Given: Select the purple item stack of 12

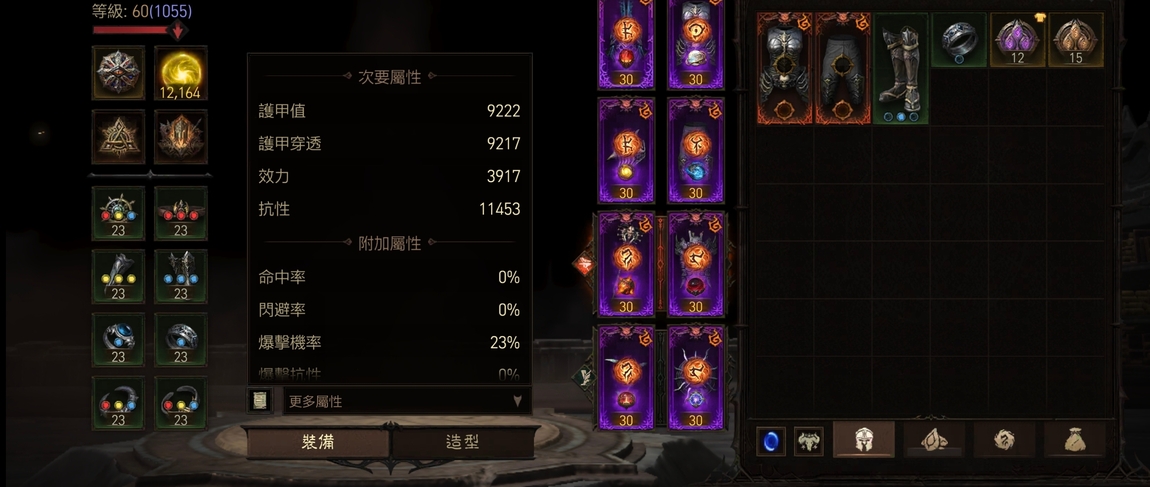Looking at the screenshot, I should coord(1017,40).
